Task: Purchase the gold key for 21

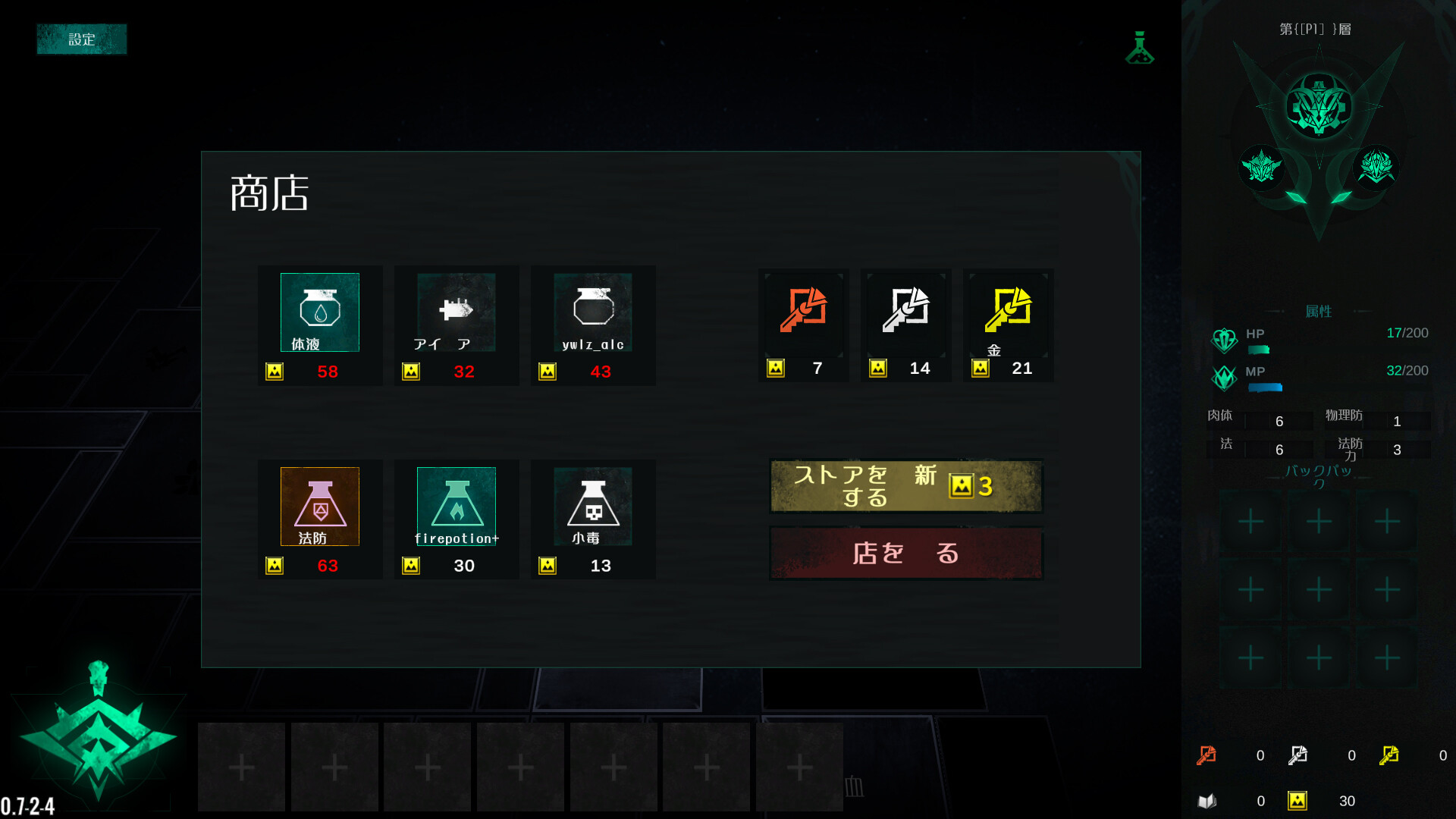Action: (1009, 311)
